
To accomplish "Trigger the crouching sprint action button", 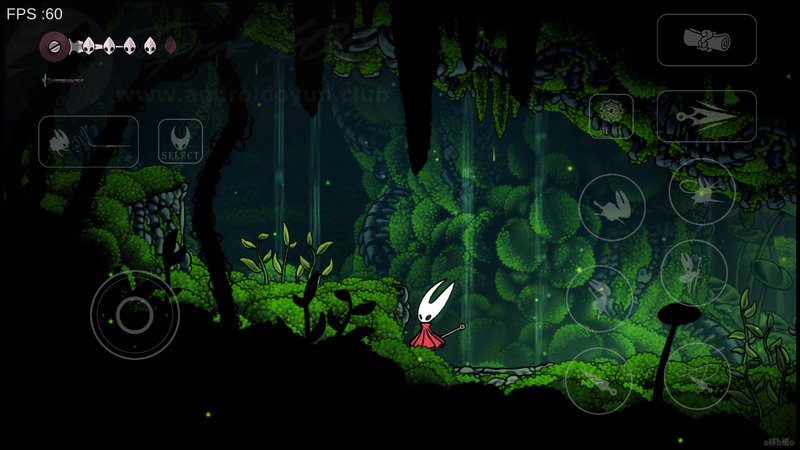I will click(611, 207).
